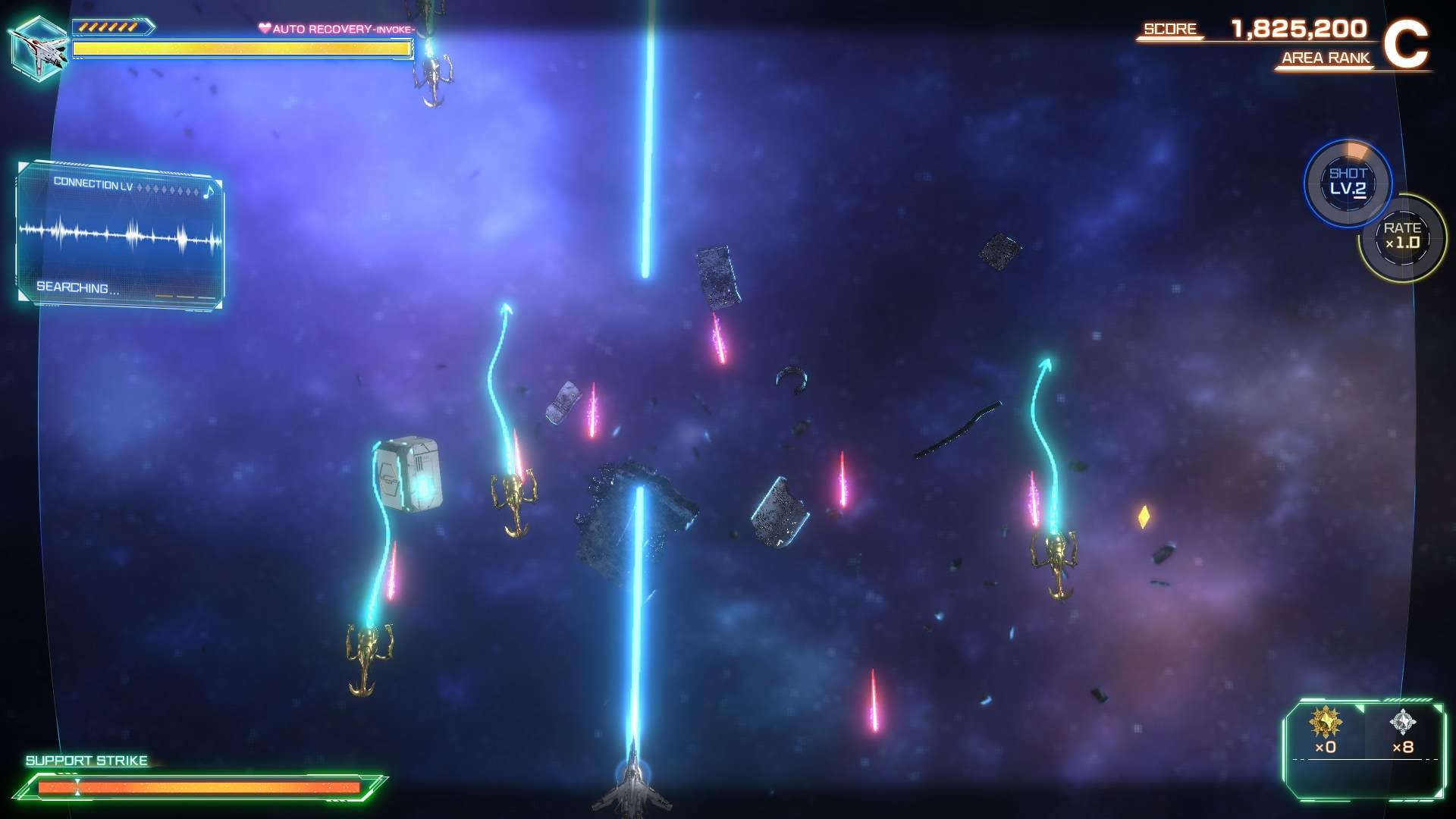Screen dimensions: 1456x819
Task: Click the Shot LV.2 gauge
Action: [x=1348, y=183]
